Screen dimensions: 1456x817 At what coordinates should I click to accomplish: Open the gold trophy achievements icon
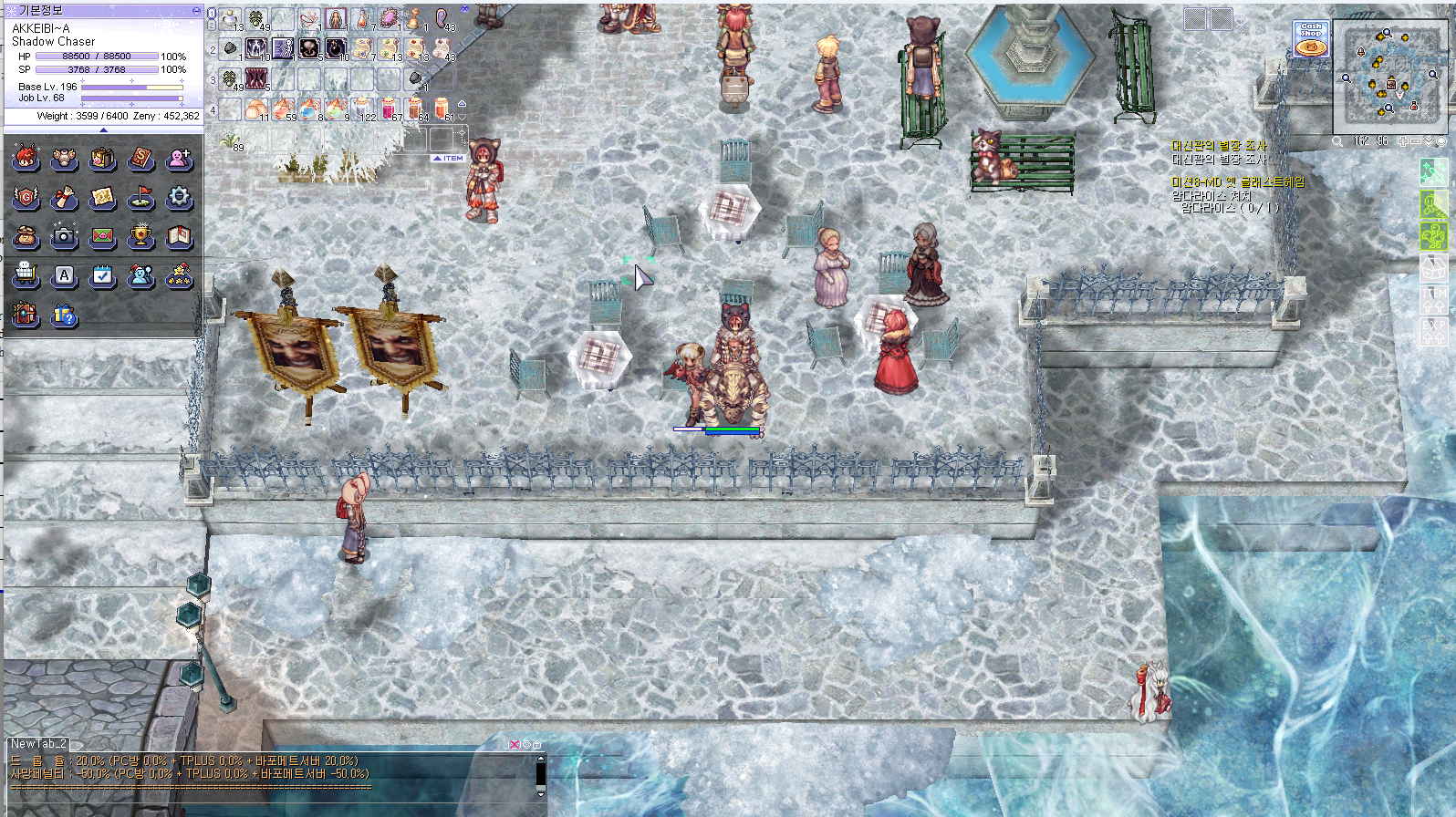tap(140, 236)
